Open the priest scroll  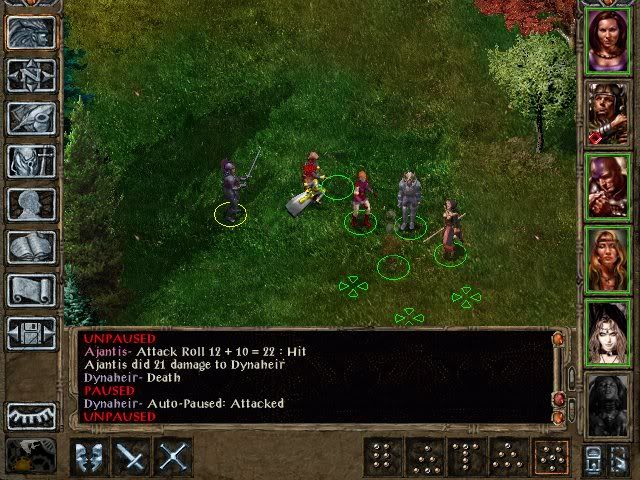[x=31, y=290]
